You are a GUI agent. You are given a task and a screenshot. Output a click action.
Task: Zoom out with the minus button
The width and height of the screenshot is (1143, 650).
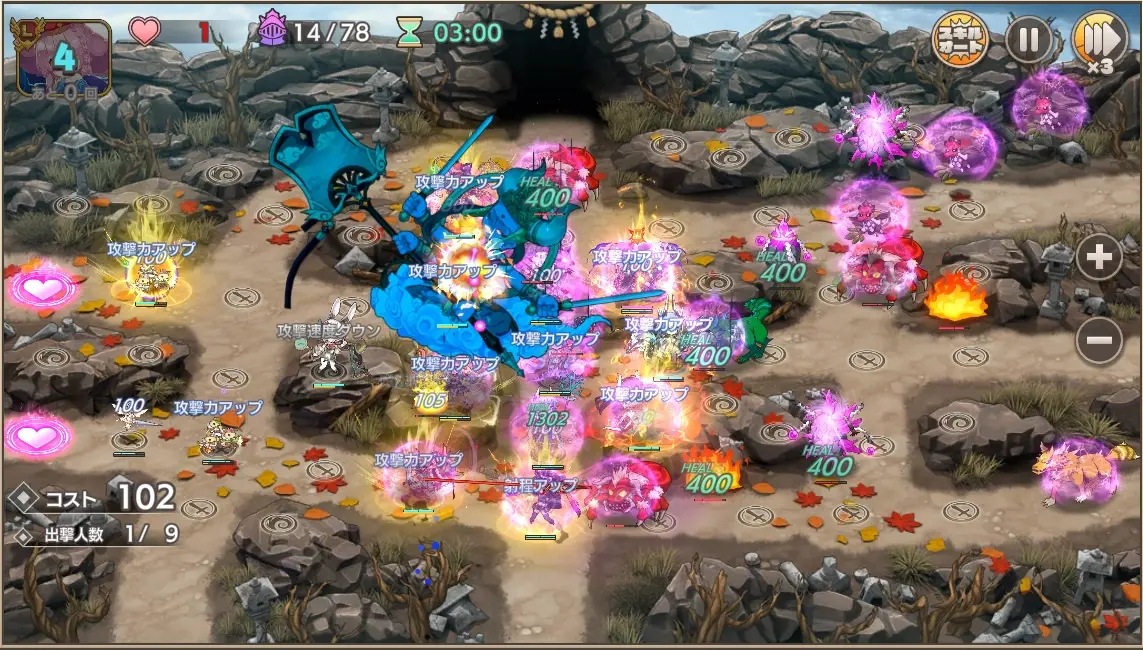coord(1098,342)
